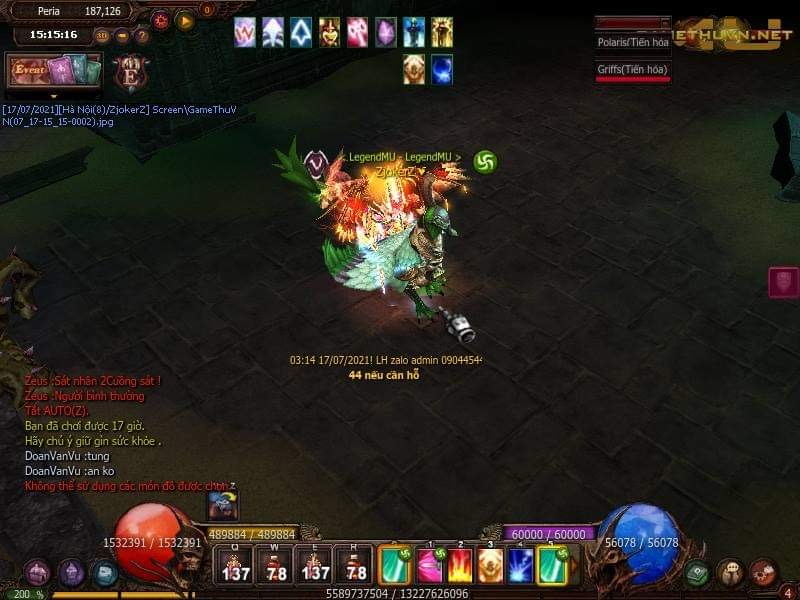The height and width of the screenshot is (600, 800).
Task: Toggle the 3D button near the clock
Action: 101,35
